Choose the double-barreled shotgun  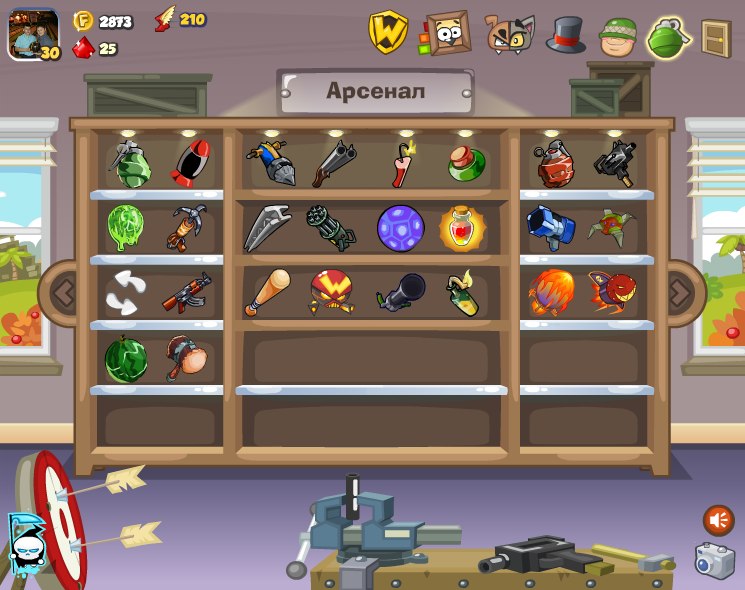coord(333,163)
